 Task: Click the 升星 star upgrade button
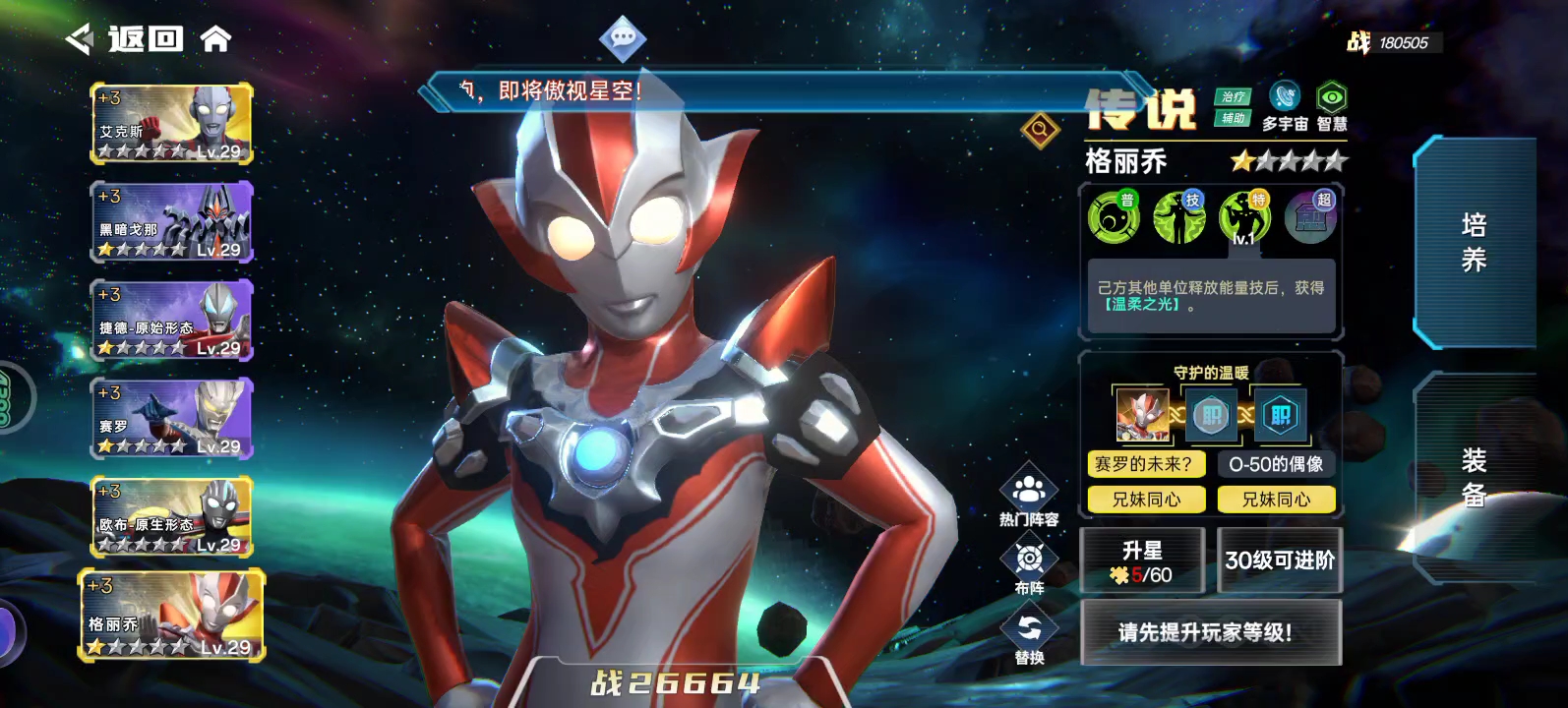(x=1142, y=561)
